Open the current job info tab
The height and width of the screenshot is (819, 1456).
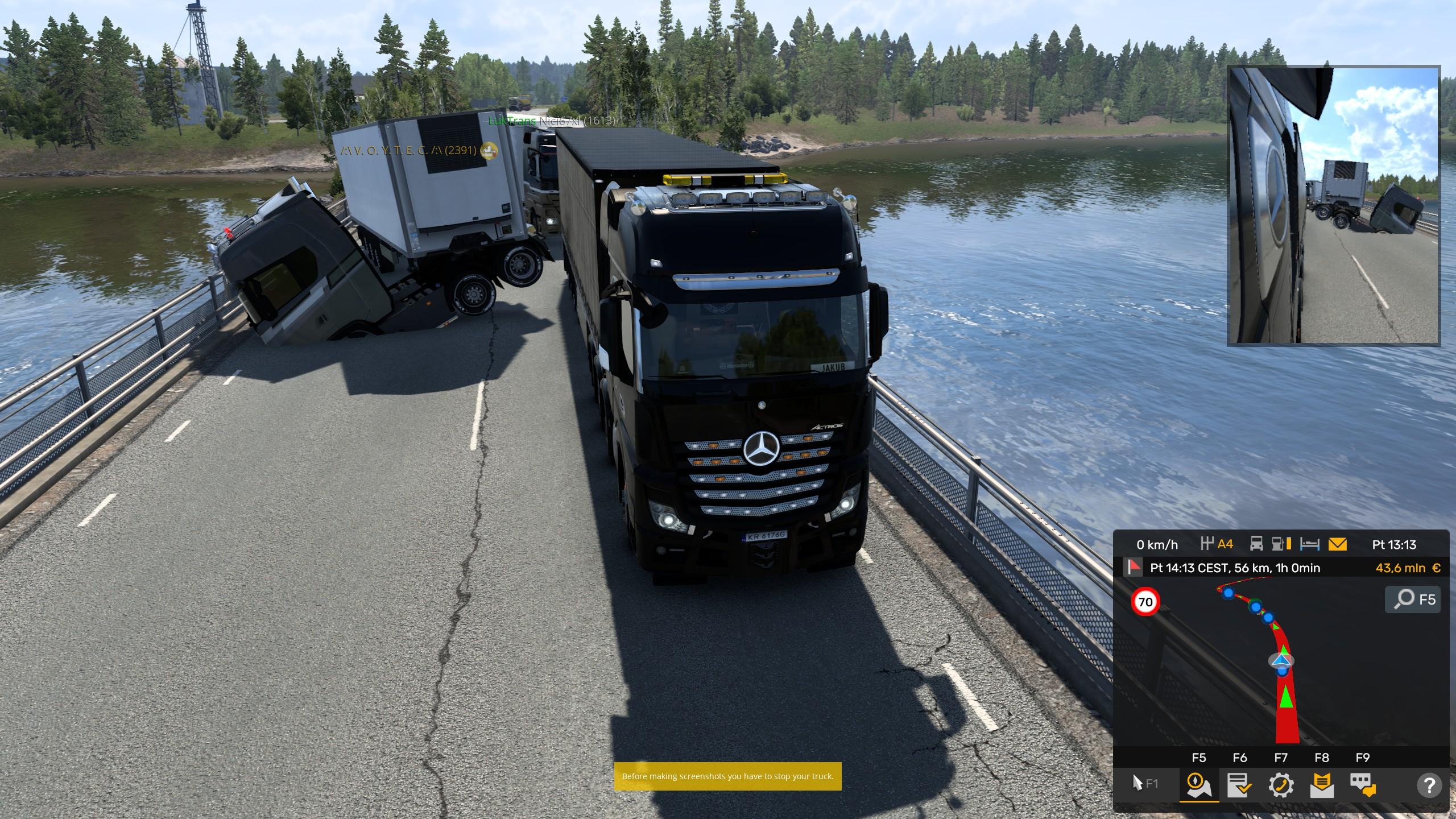[1239, 785]
